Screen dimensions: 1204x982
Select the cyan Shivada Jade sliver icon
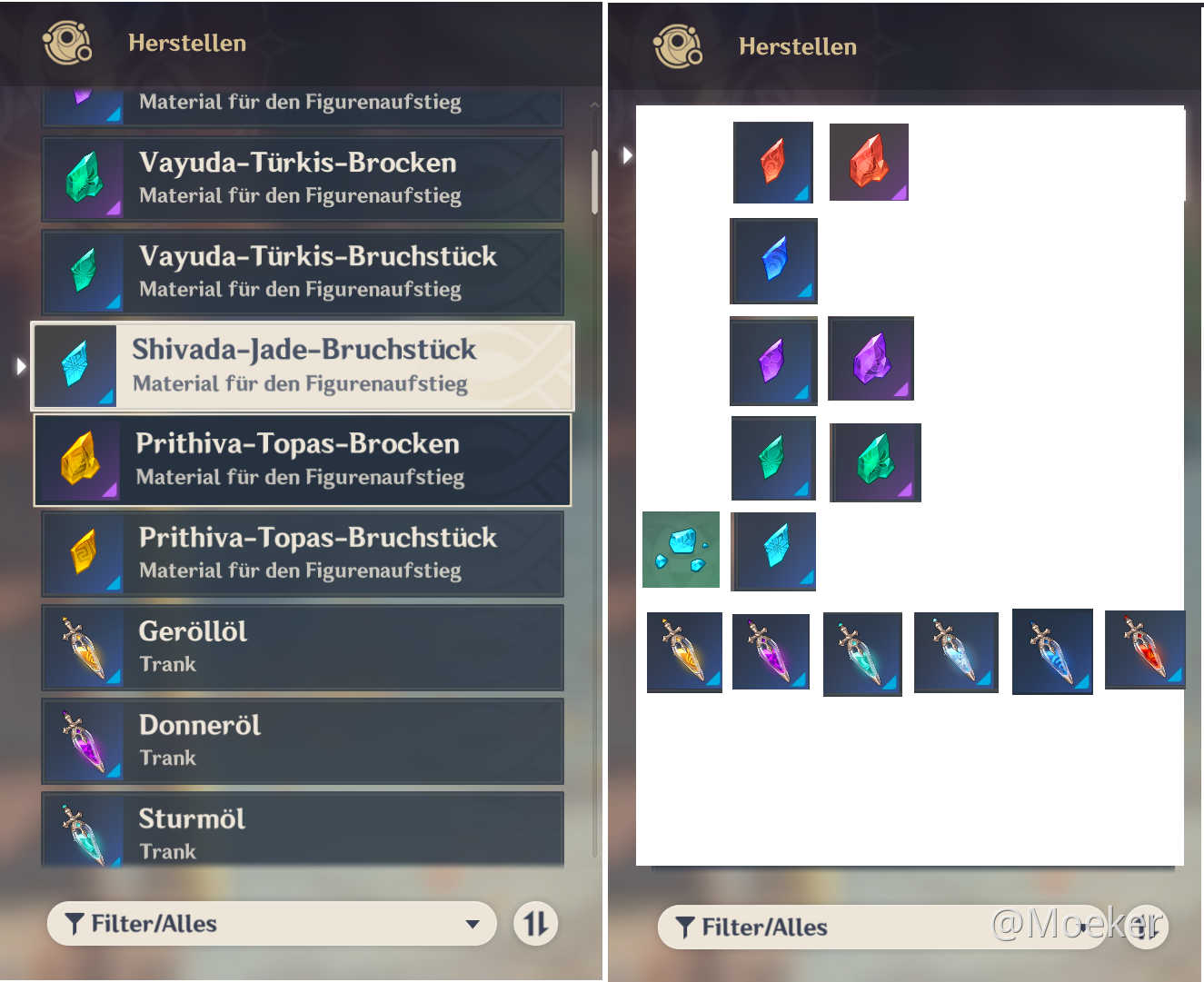pyautogui.click(x=773, y=551)
